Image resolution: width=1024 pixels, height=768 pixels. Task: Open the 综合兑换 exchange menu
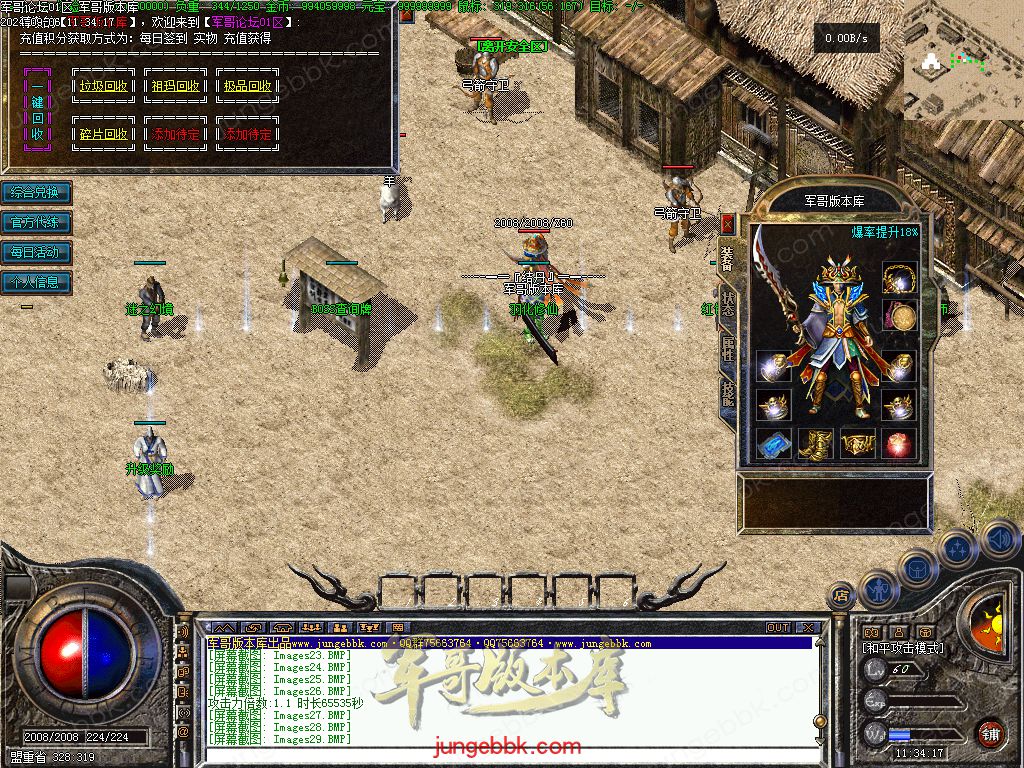coord(36,192)
